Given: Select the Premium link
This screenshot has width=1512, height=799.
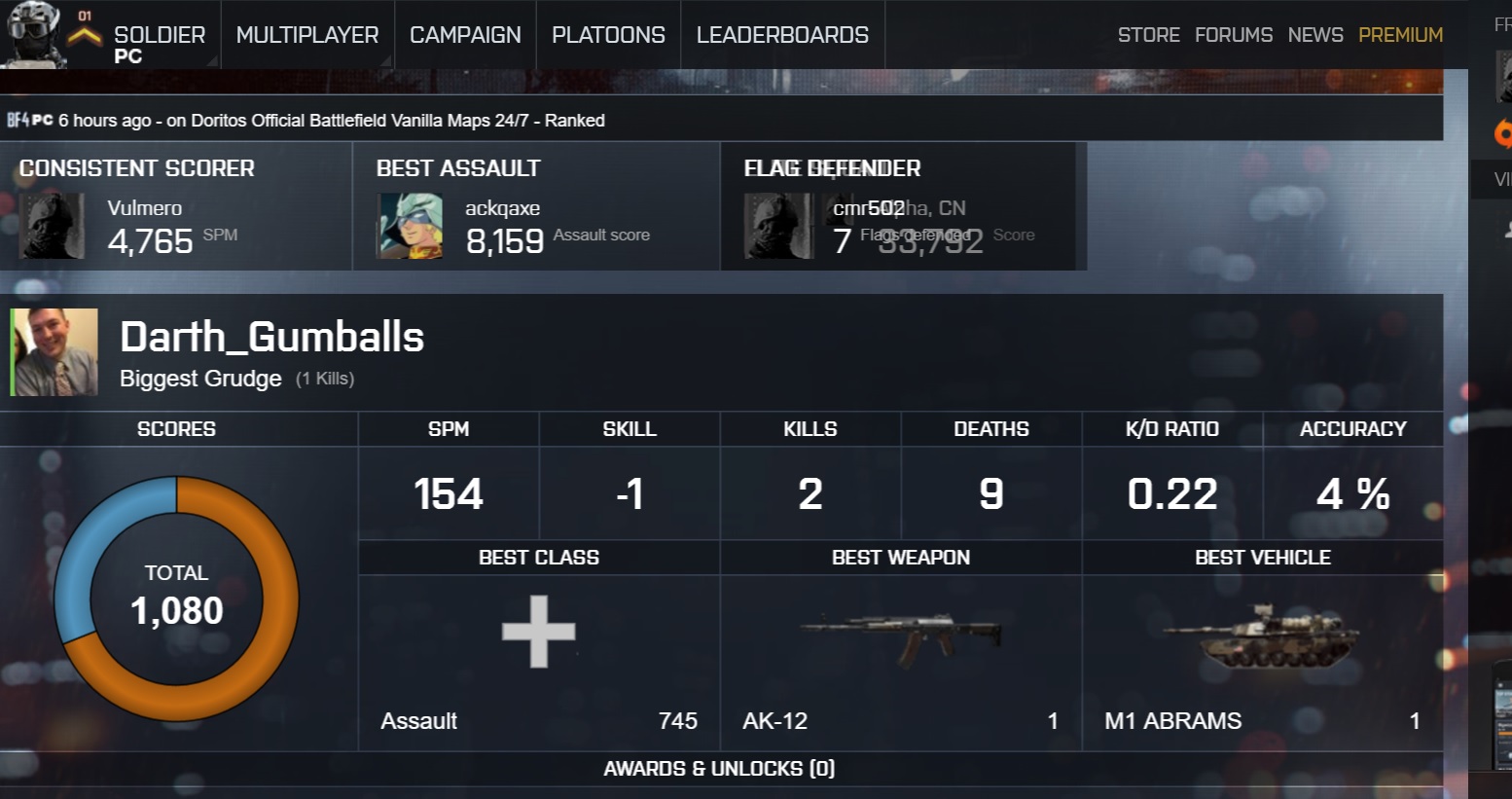Looking at the screenshot, I should (x=1400, y=35).
